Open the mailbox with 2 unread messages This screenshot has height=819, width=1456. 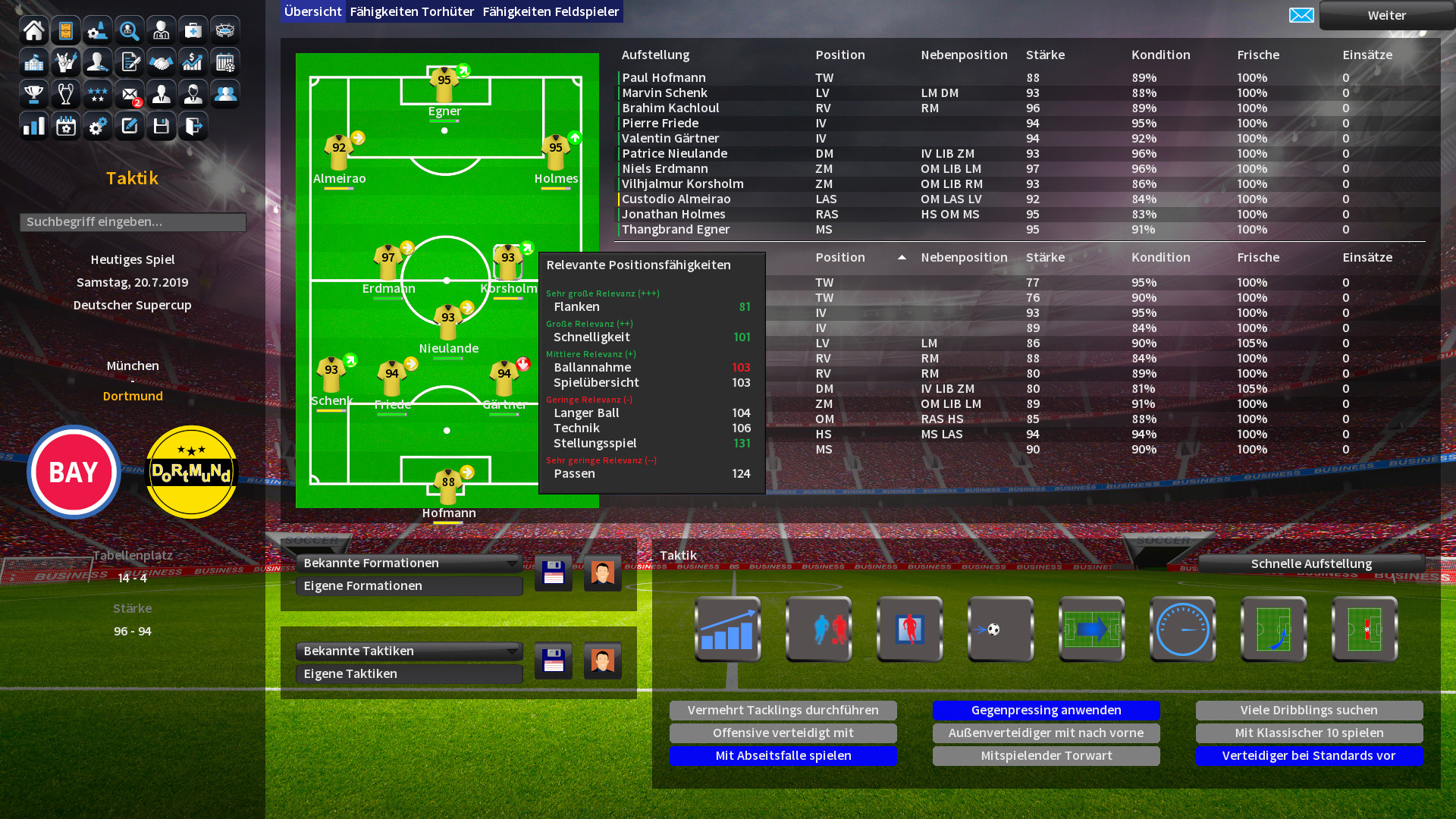pos(129,94)
